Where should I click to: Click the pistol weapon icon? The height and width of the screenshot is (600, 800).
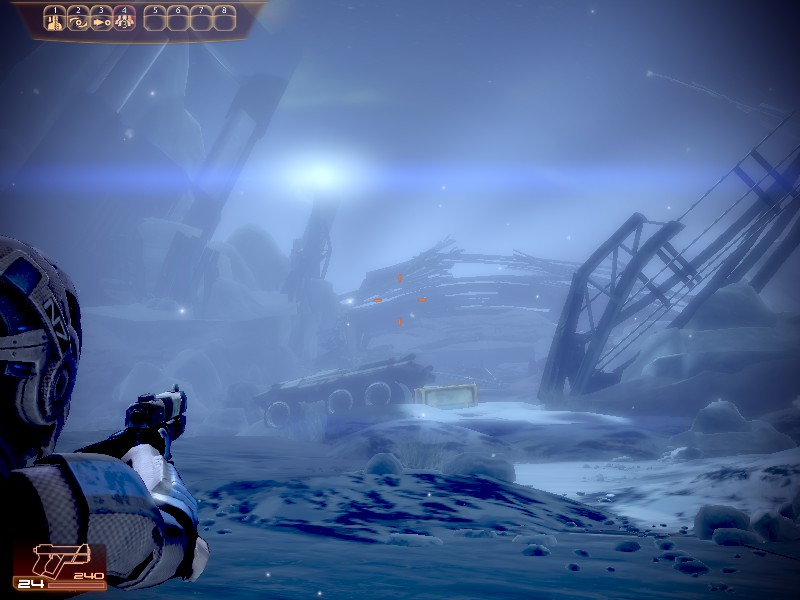[x=61, y=558]
